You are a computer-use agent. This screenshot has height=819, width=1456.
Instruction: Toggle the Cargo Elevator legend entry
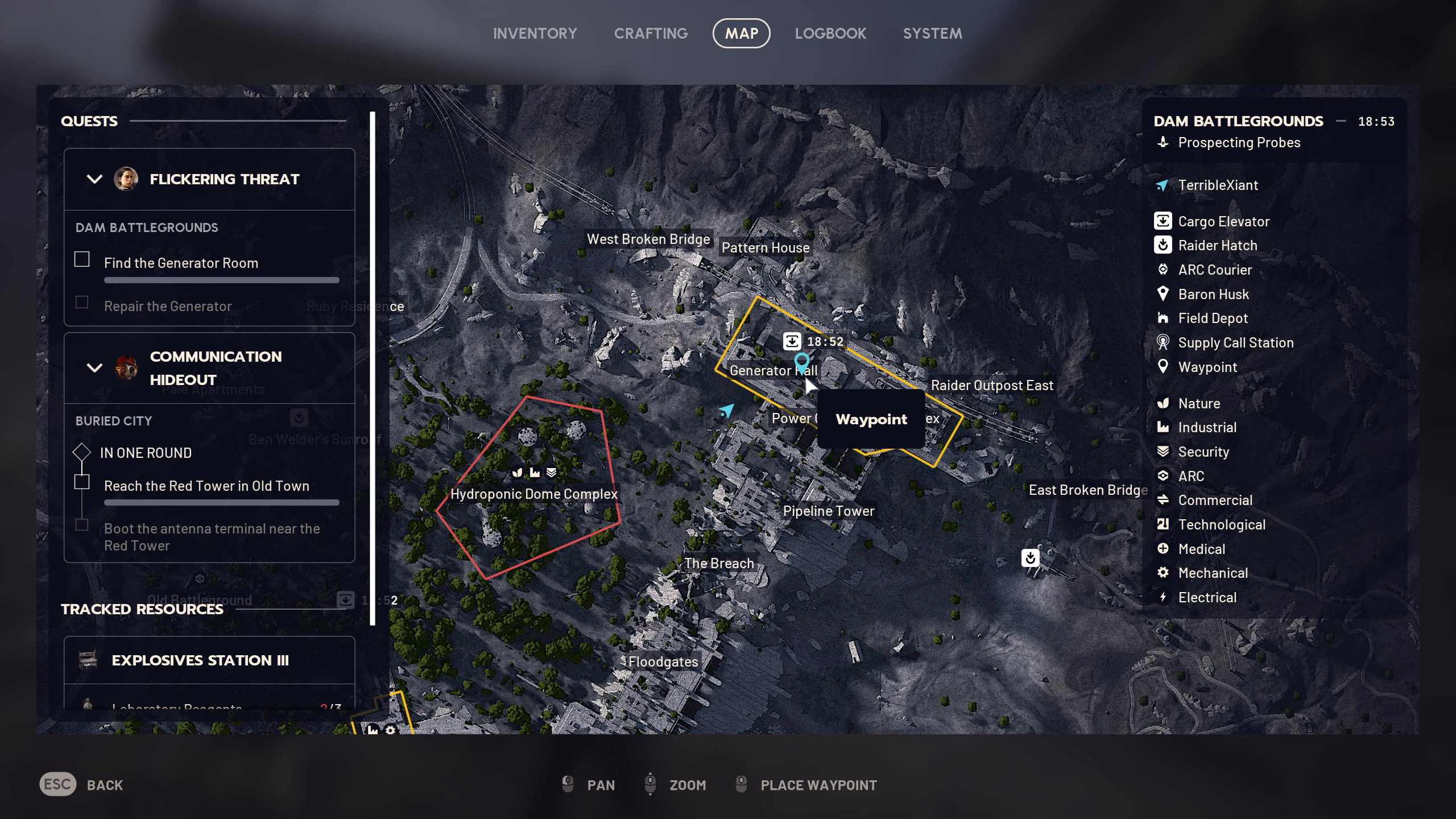1223,221
